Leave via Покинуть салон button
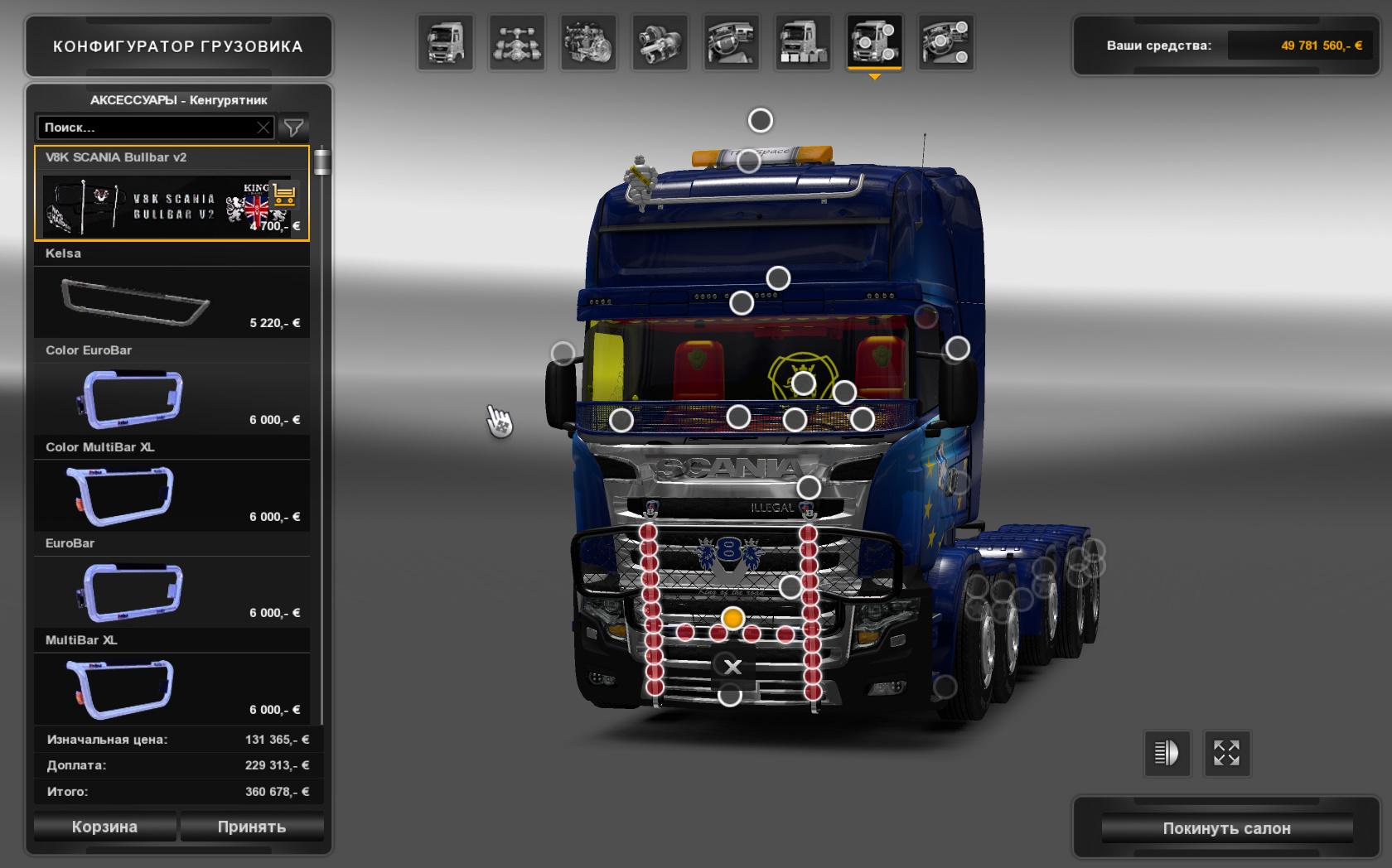This screenshot has height=868, width=1392. tap(1226, 828)
